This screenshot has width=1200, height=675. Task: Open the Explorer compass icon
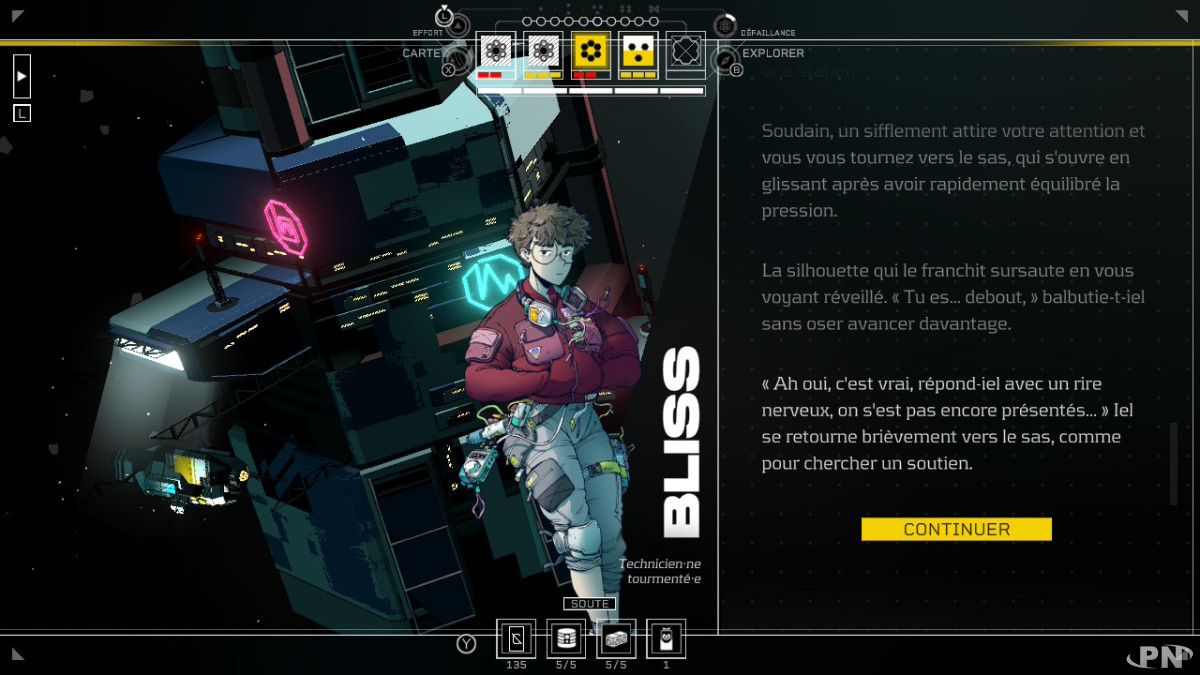click(x=727, y=60)
